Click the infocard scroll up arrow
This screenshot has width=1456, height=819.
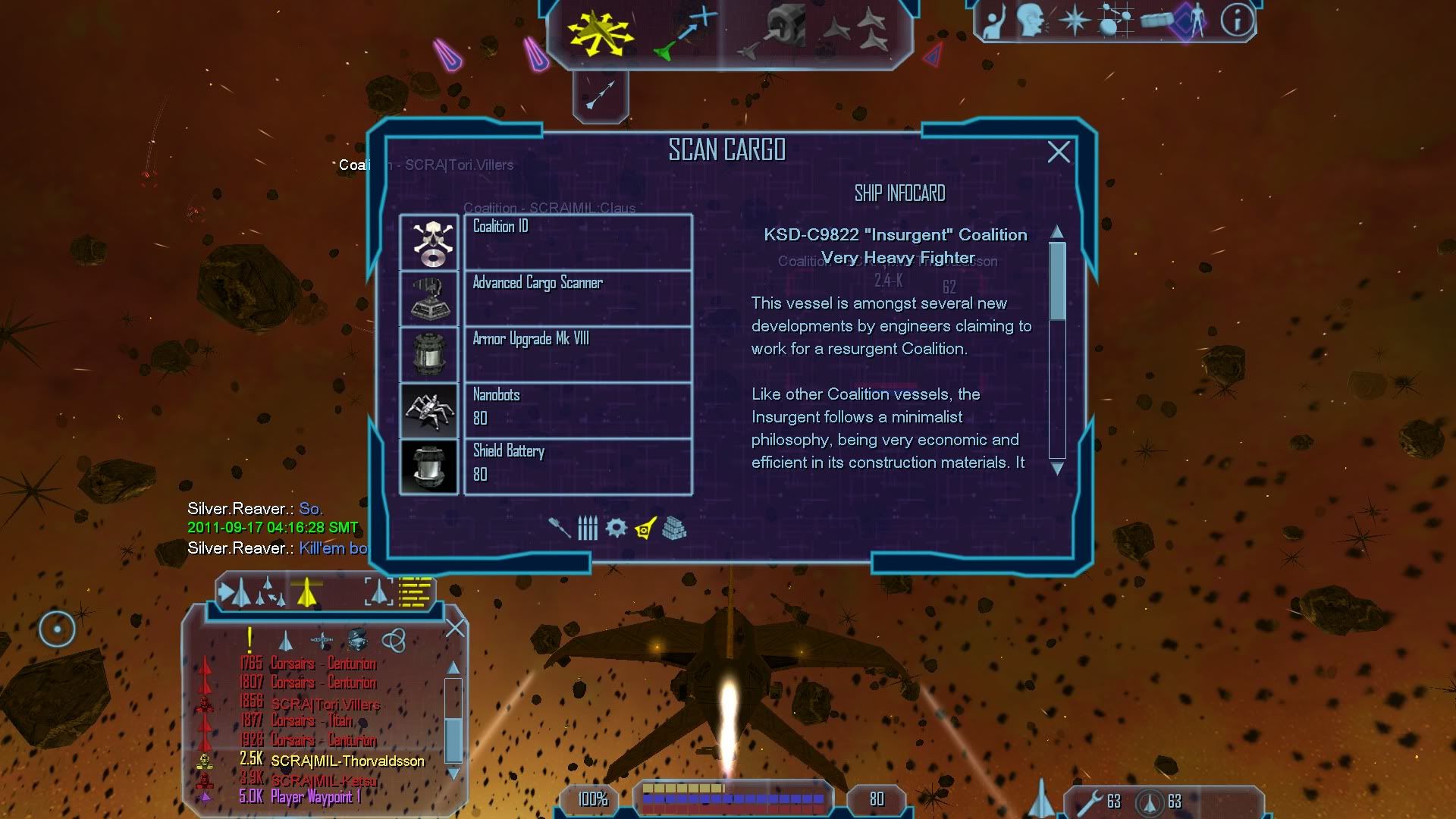coord(1057,231)
